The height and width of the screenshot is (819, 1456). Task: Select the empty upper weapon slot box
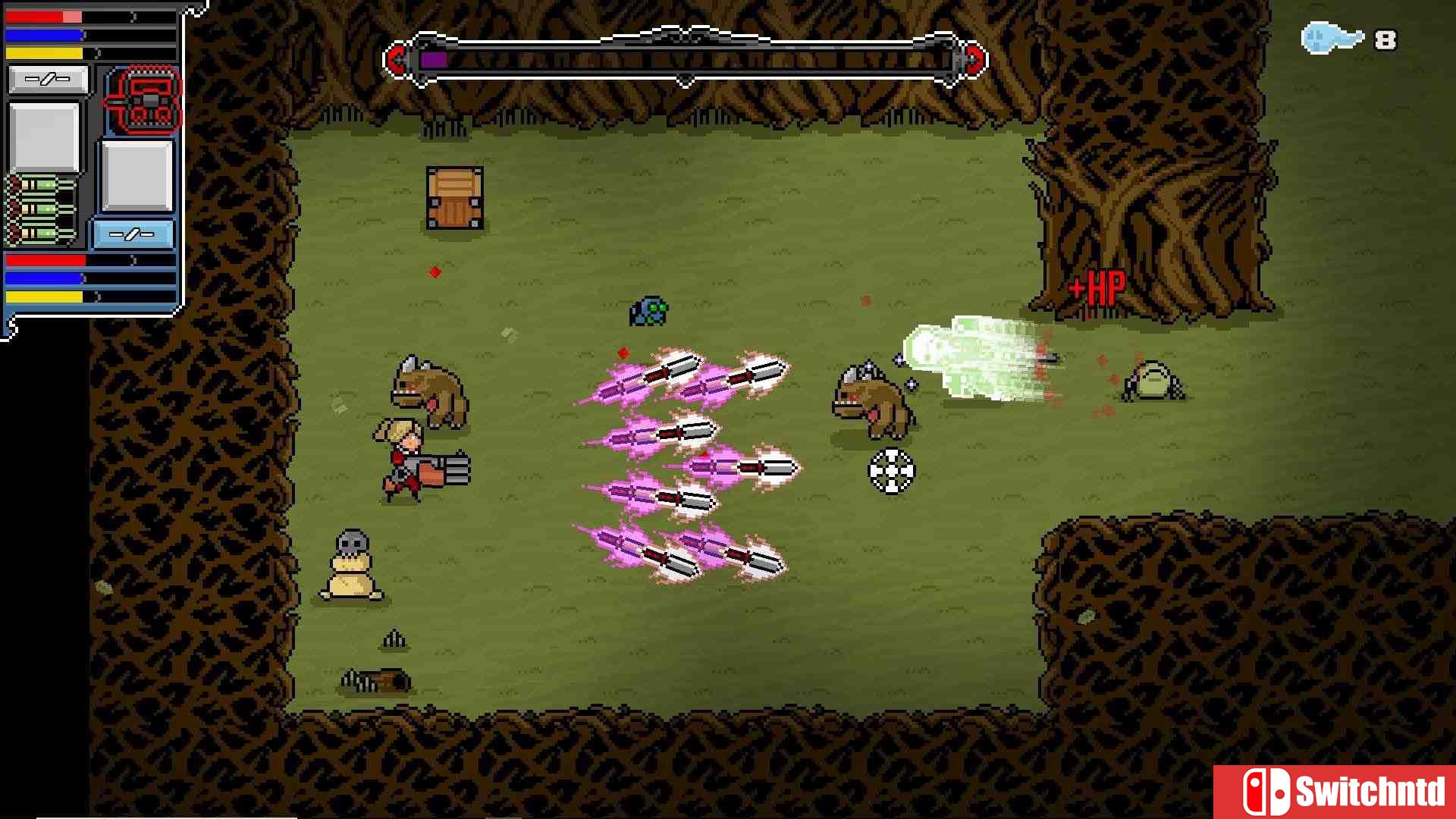point(48,78)
